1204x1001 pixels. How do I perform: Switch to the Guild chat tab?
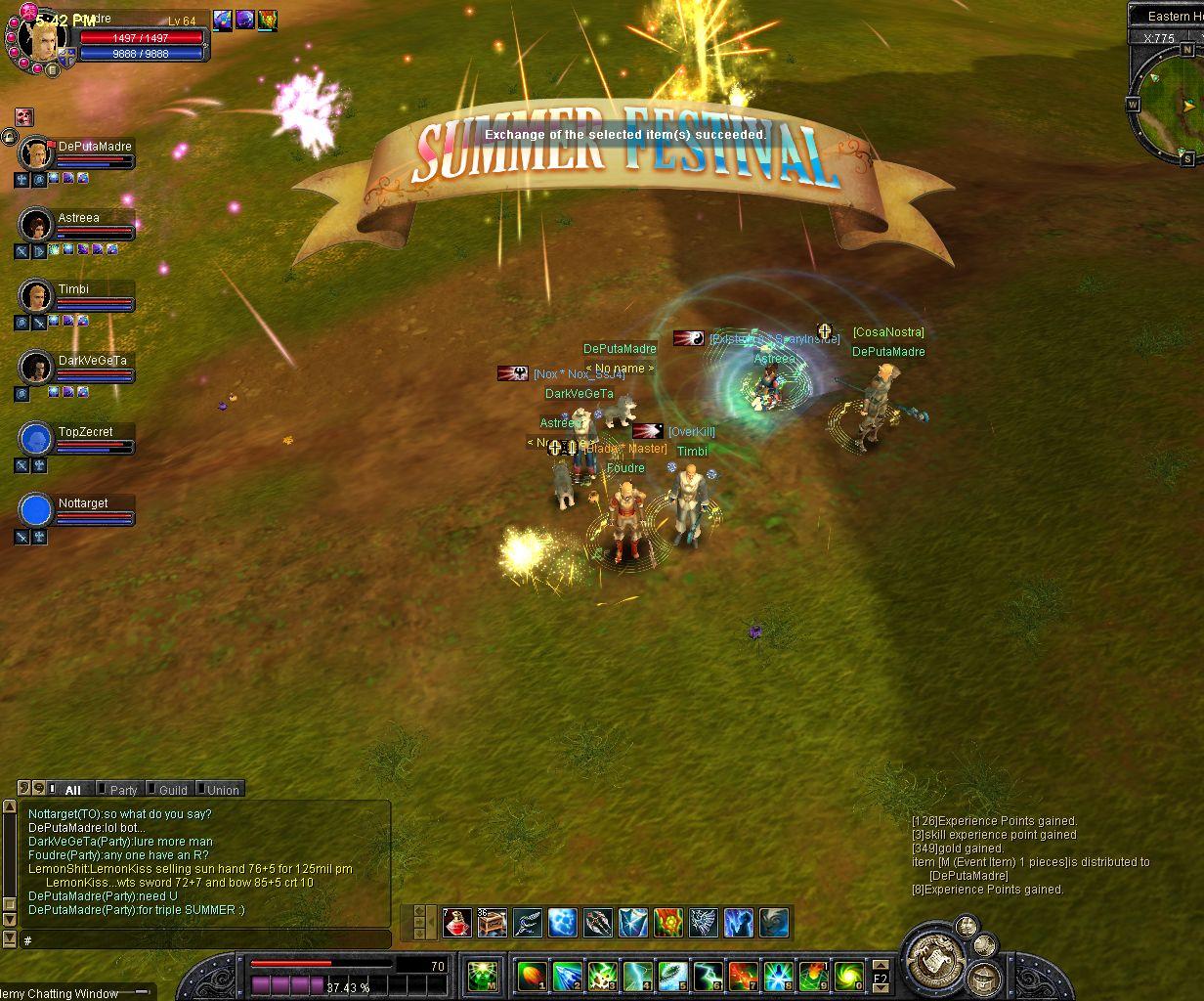[x=171, y=790]
